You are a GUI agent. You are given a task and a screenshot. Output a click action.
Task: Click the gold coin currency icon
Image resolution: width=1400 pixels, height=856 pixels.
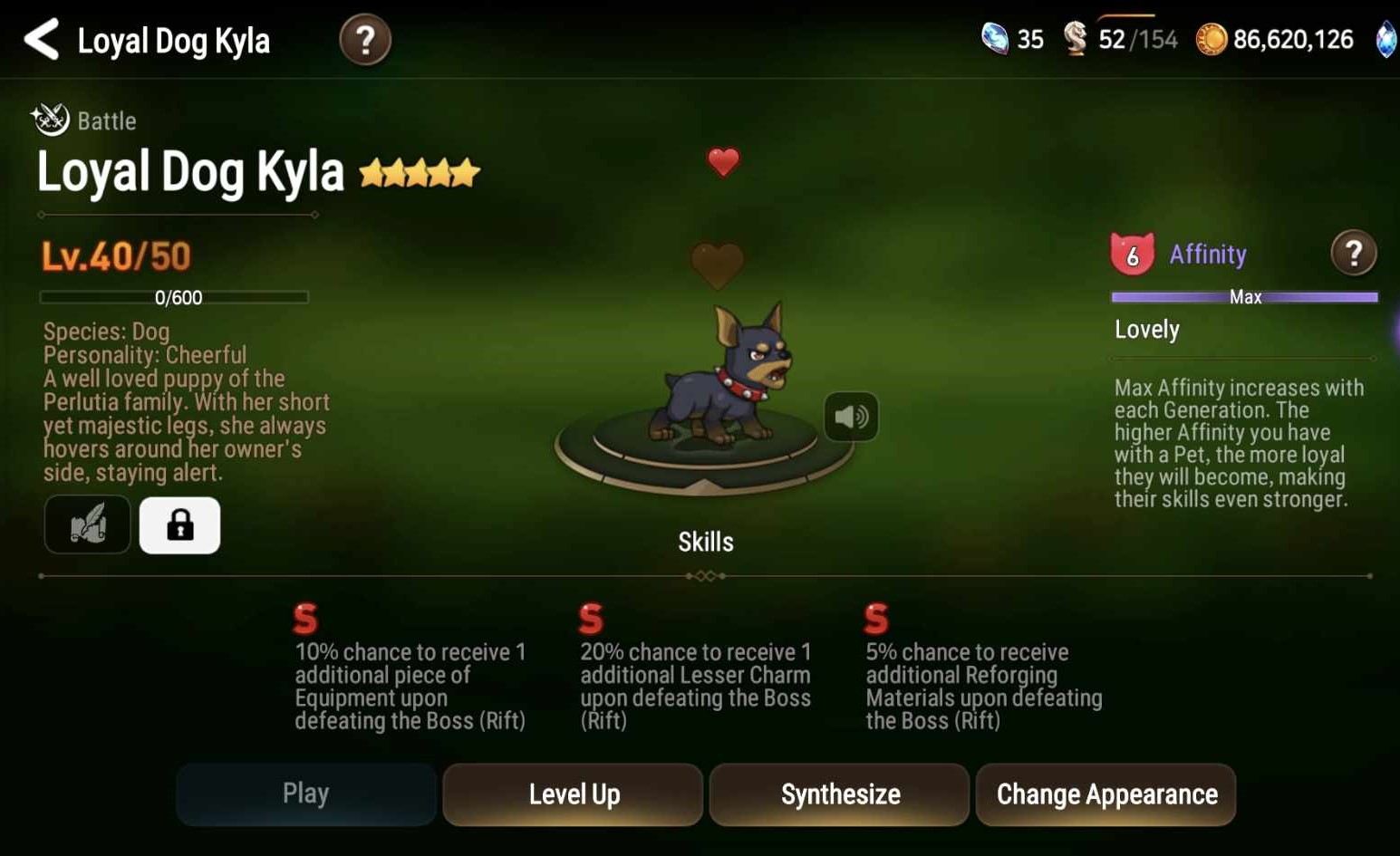click(1212, 39)
